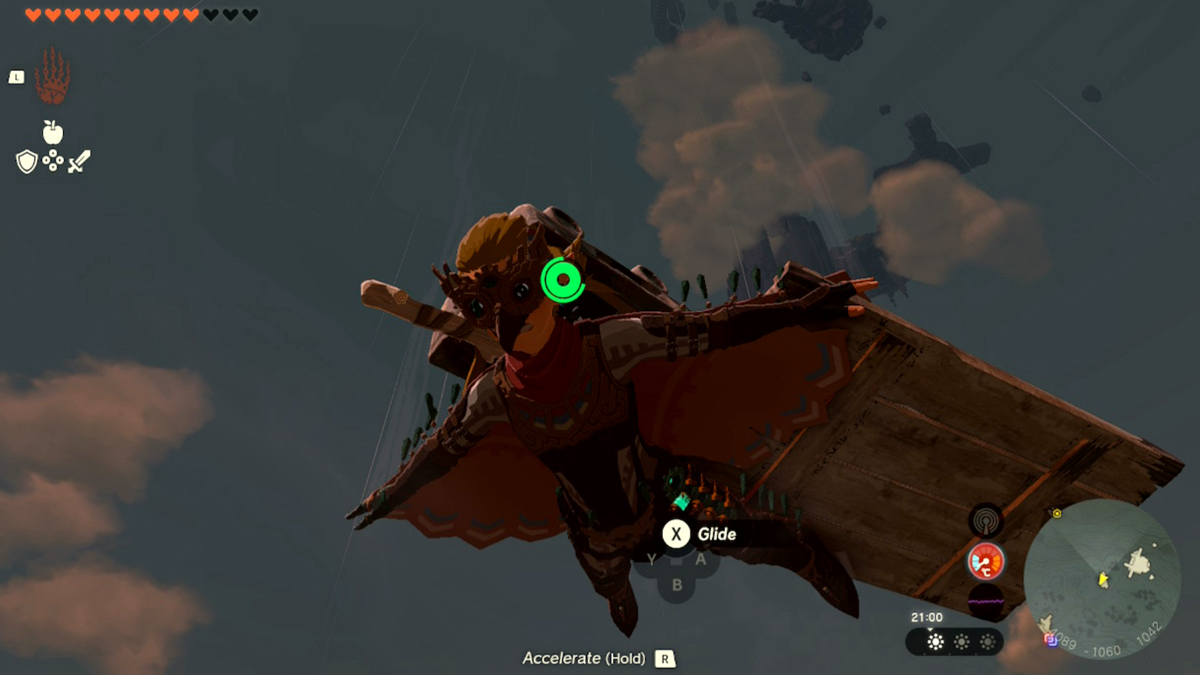The height and width of the screenshot is (675, 1200).
Task: Click the red temperature gauge icon
Action: click(x=986, y=562)
